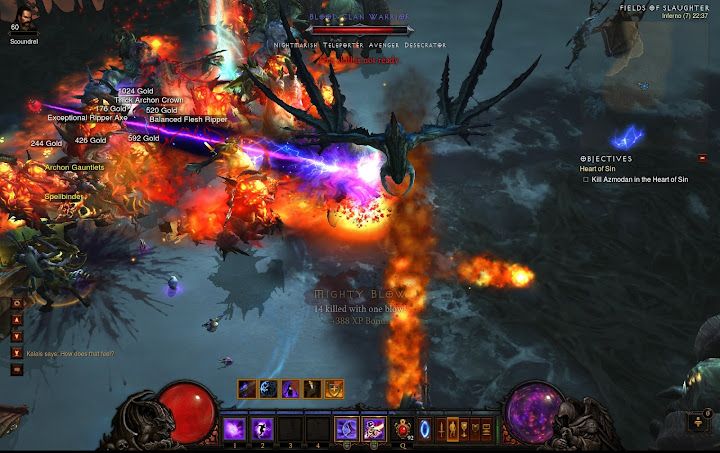Cast the blue Town Portal

(424, 429)
